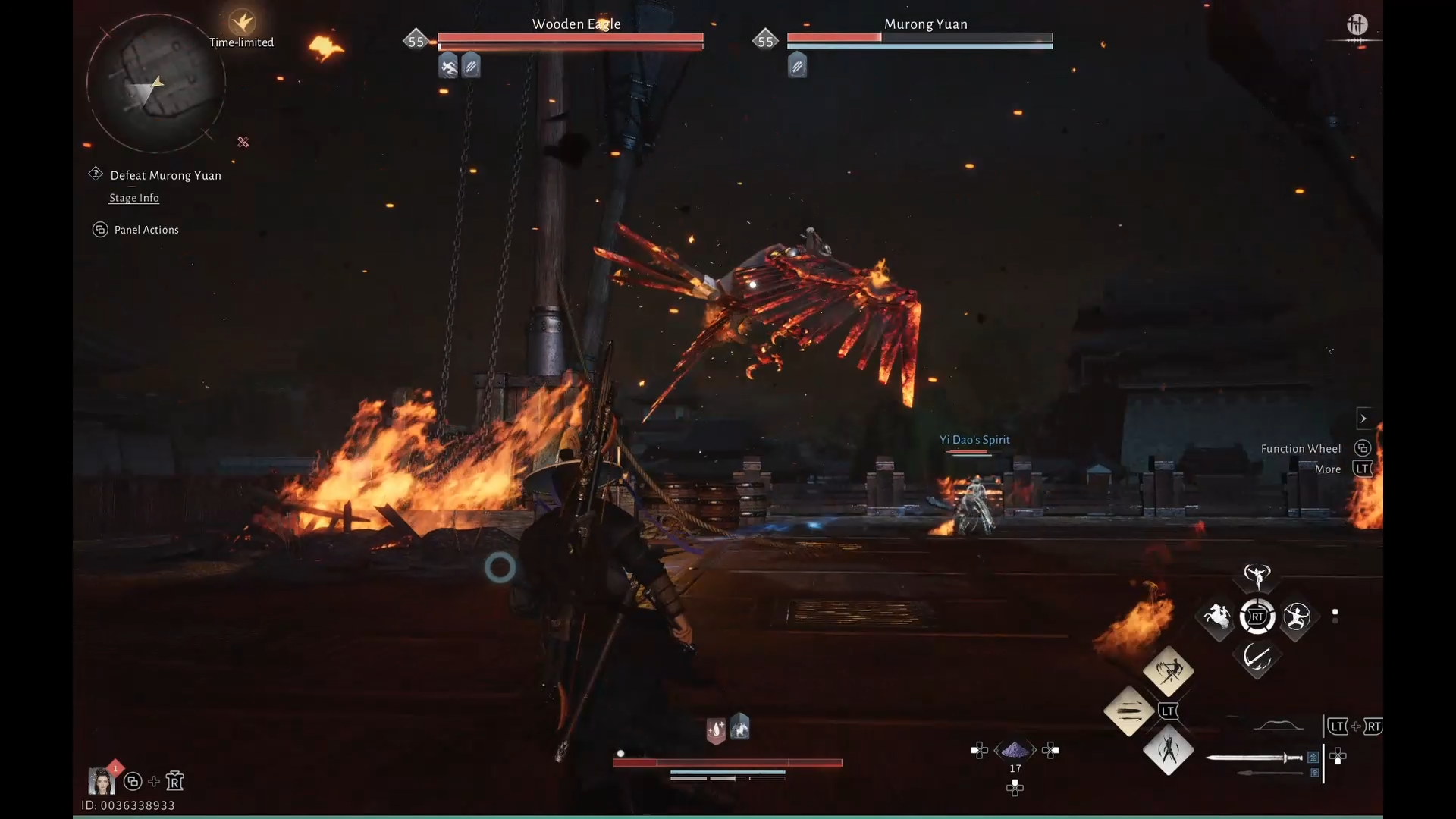This screenshot has width=1456, height=819.
Task: Expand the side panel arrow above Function Wheel
Action: pos(1363,419)
